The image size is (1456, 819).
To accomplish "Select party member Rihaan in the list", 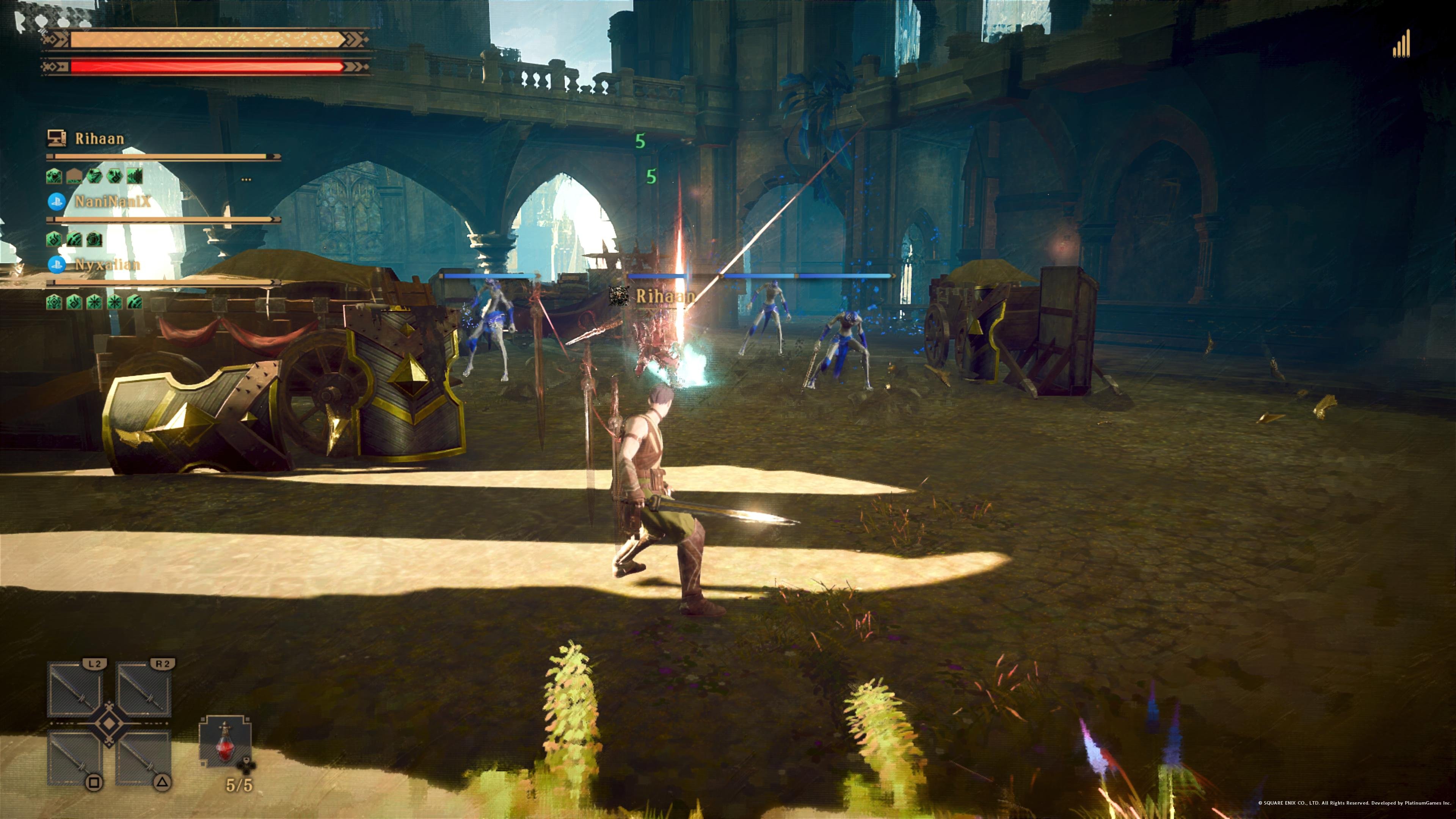I will click(x=99, y=138).
